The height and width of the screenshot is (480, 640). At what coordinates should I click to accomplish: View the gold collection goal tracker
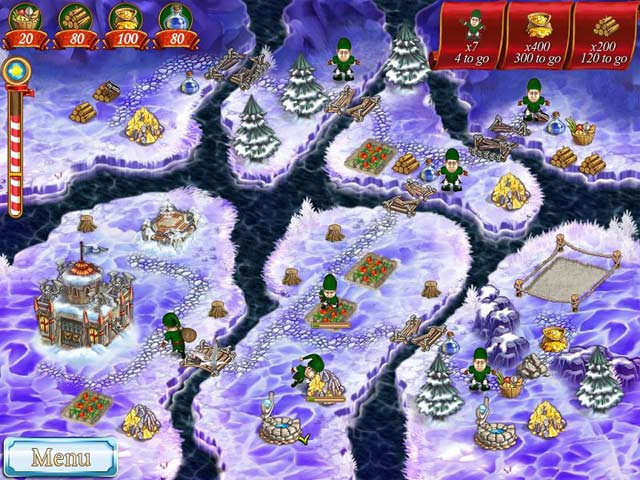pyautogui.click(x=538, y=34)
